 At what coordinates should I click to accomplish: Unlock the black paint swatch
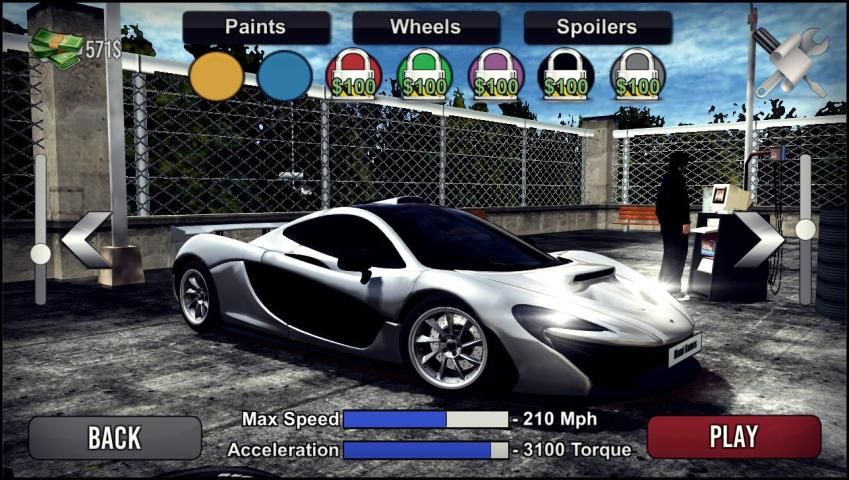567,76
